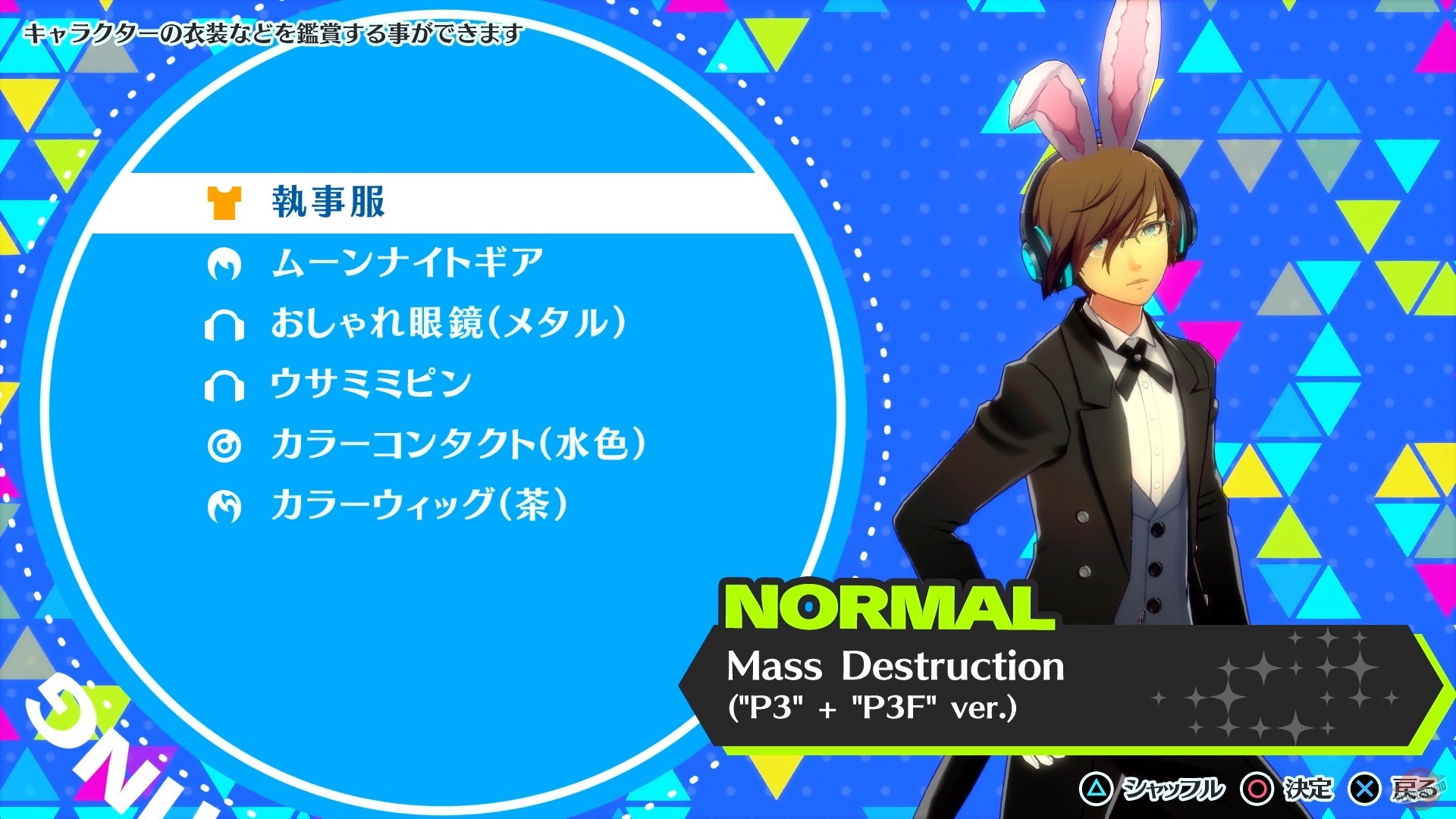Select 執事服 from the costume list
Viewport: 1456px width, 819px height.
326,202
